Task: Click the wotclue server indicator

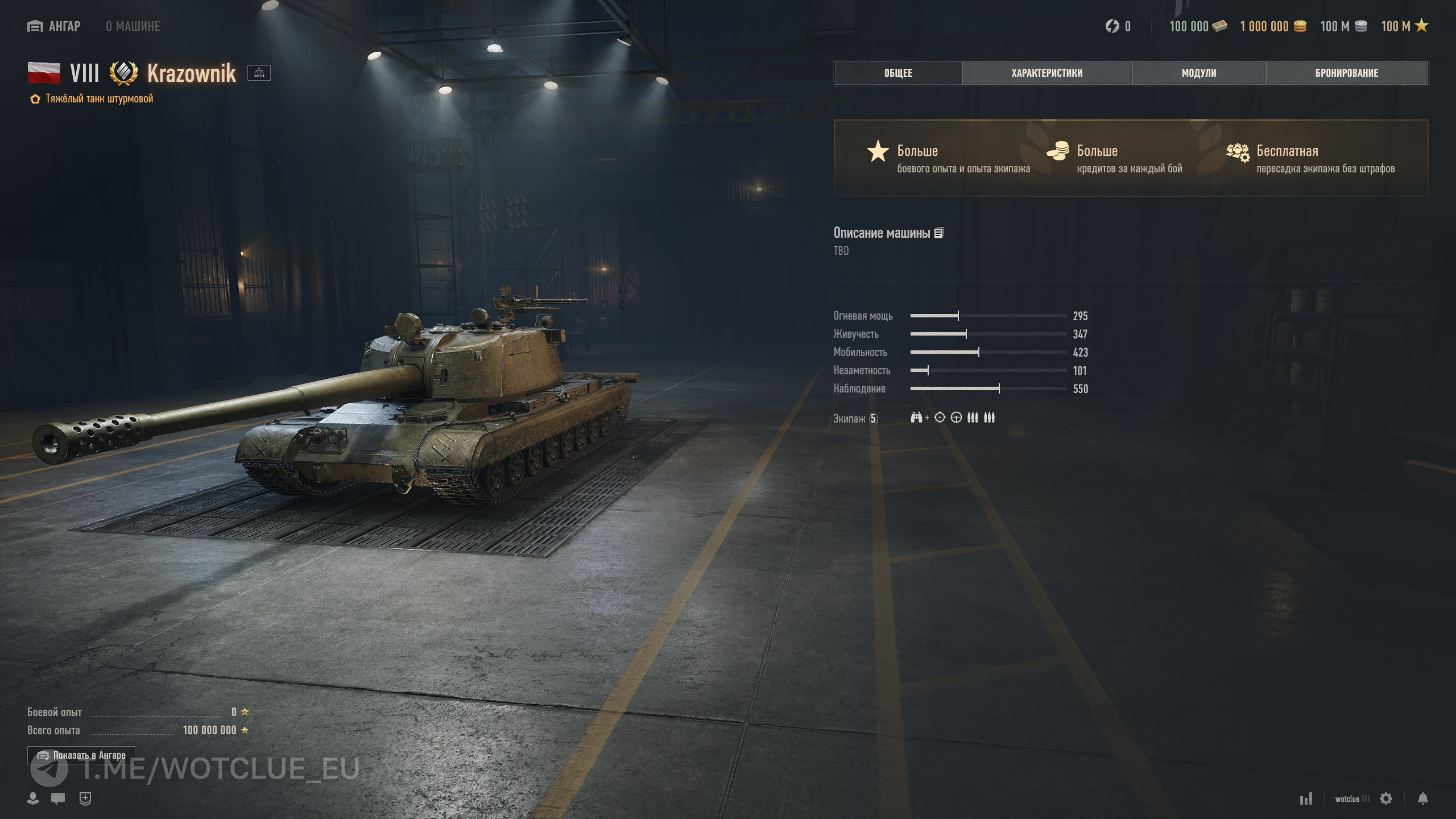Action: click(x=1352, y=799)
